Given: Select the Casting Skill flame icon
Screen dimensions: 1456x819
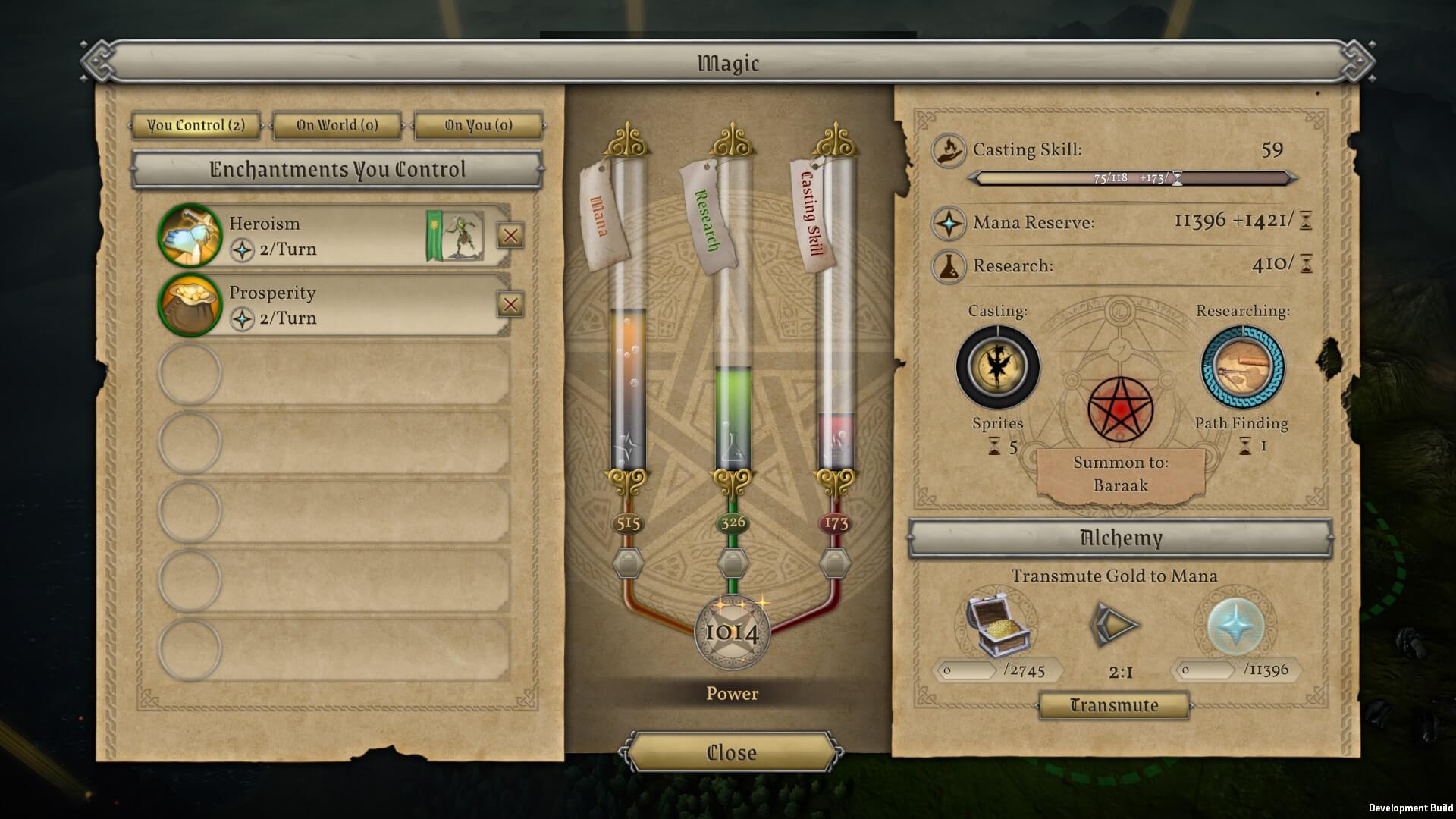Looking at the screenshot, I should click(x=948, y=149).
